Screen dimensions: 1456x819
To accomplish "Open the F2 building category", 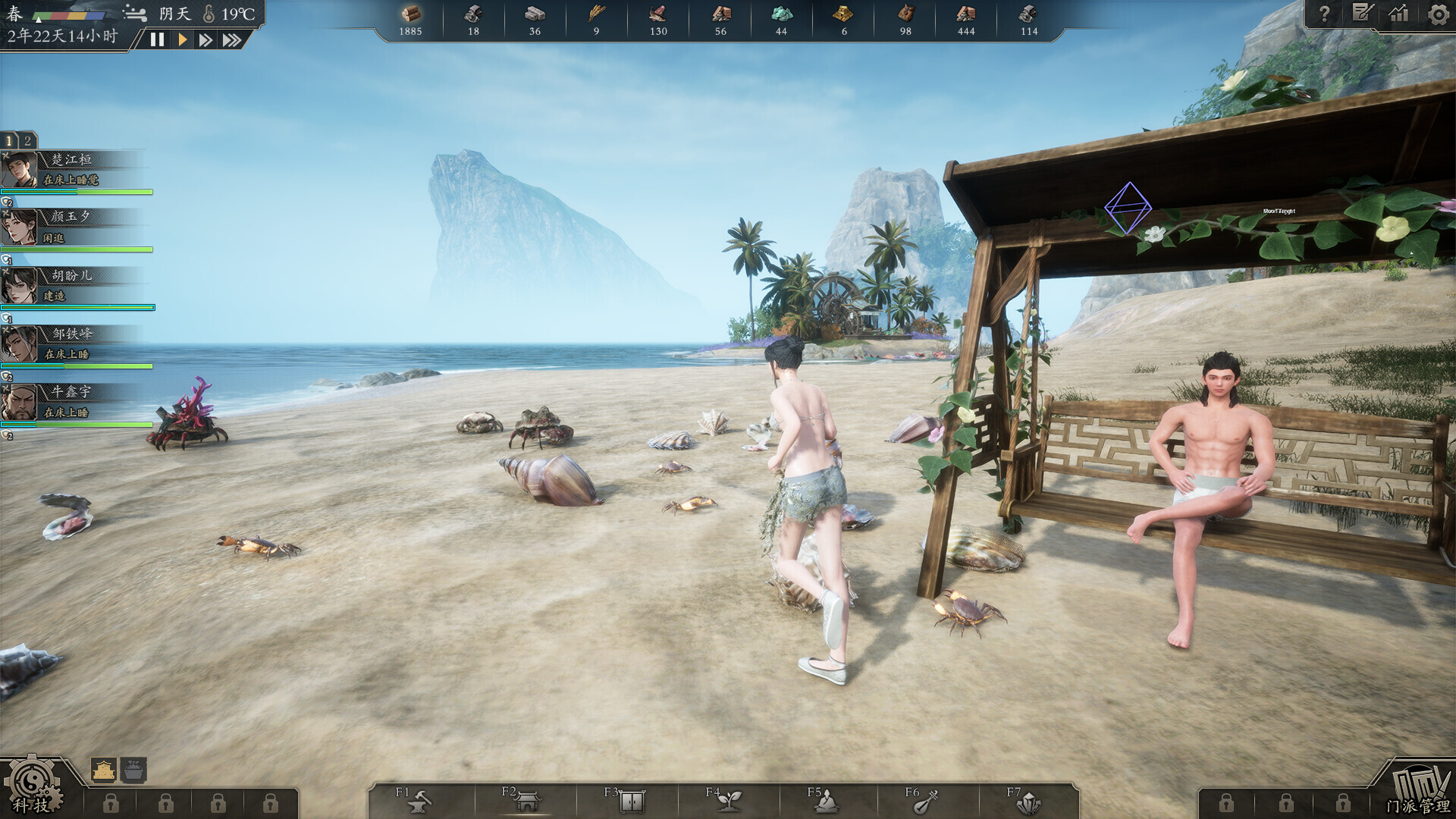I will tap(526, 800).
